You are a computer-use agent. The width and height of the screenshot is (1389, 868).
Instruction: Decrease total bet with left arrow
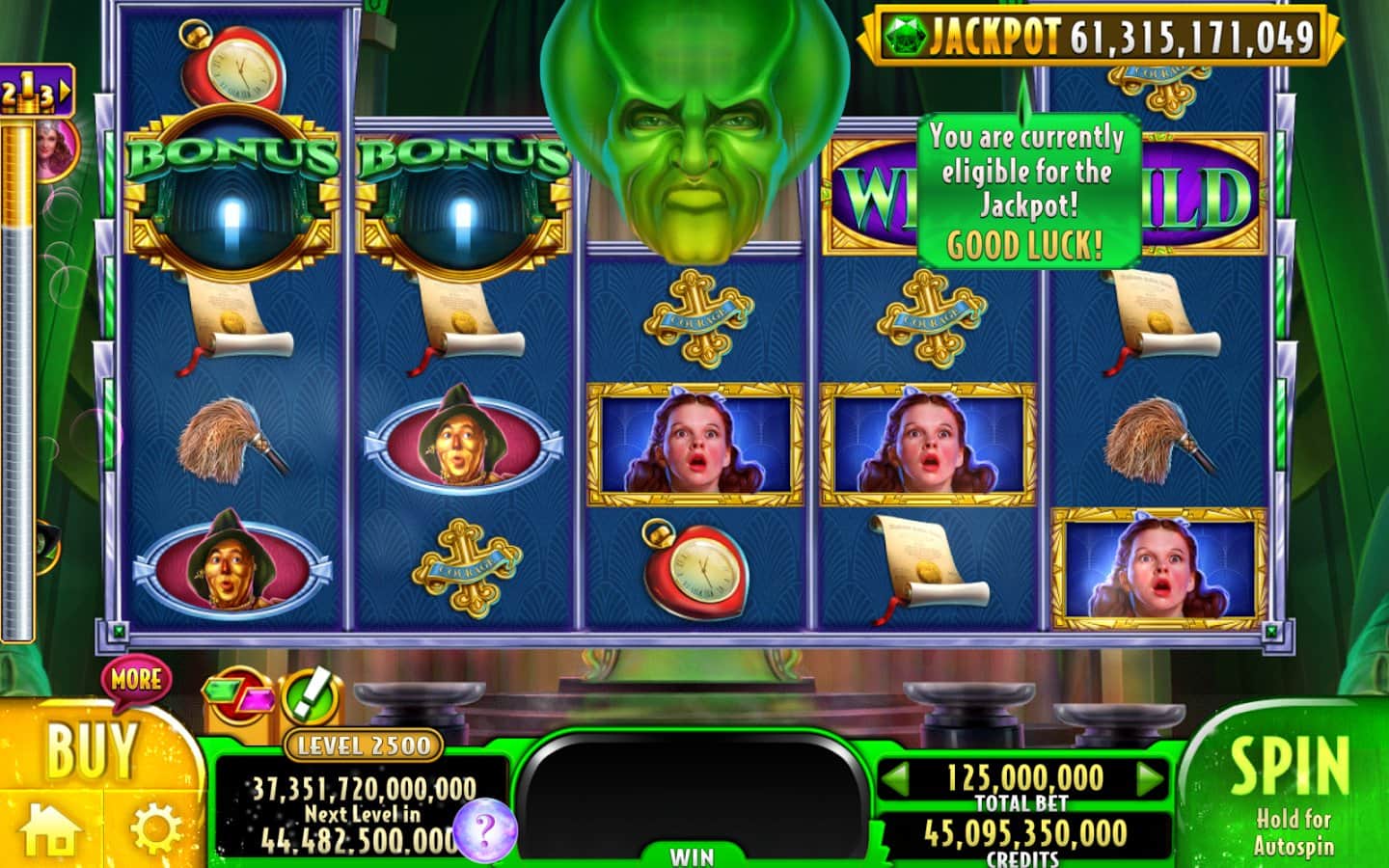(897, 776)
